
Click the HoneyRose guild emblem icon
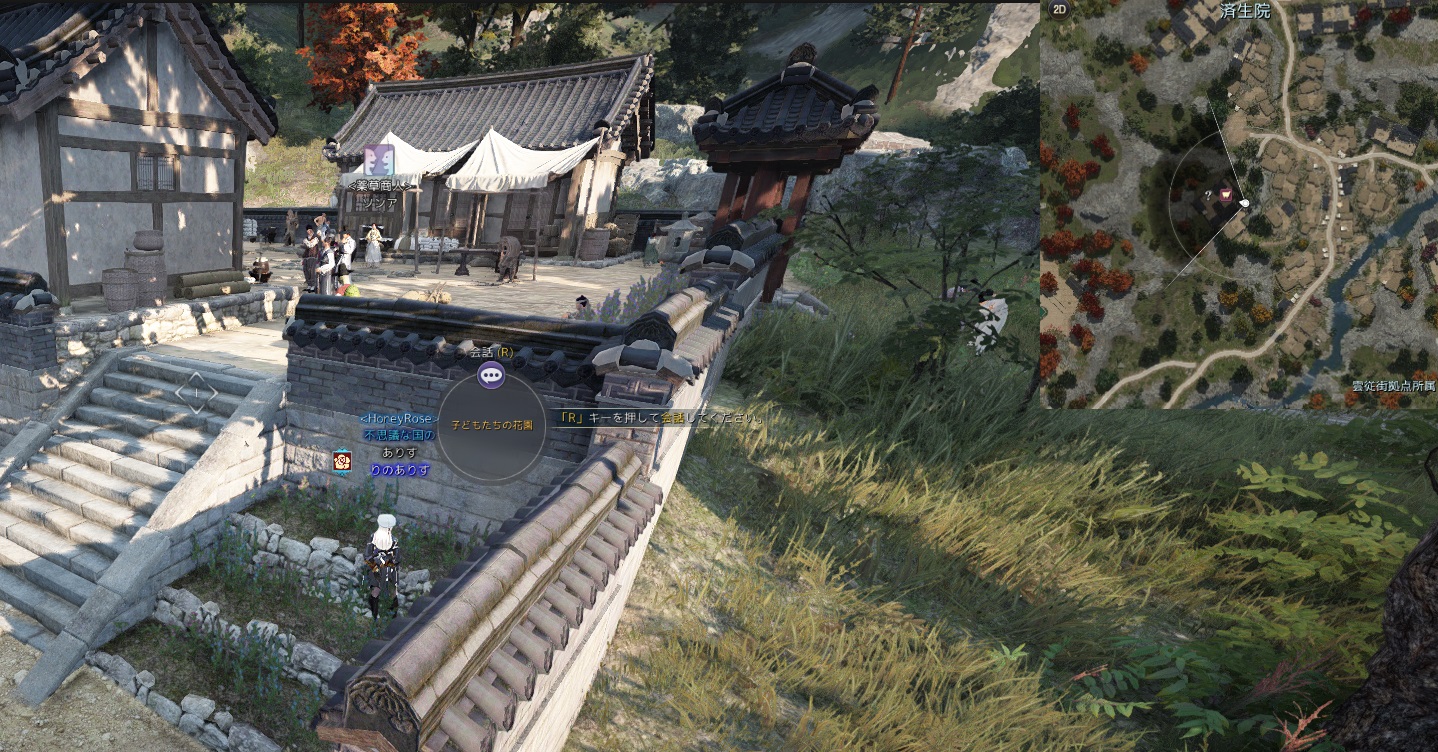click(342, 460)
